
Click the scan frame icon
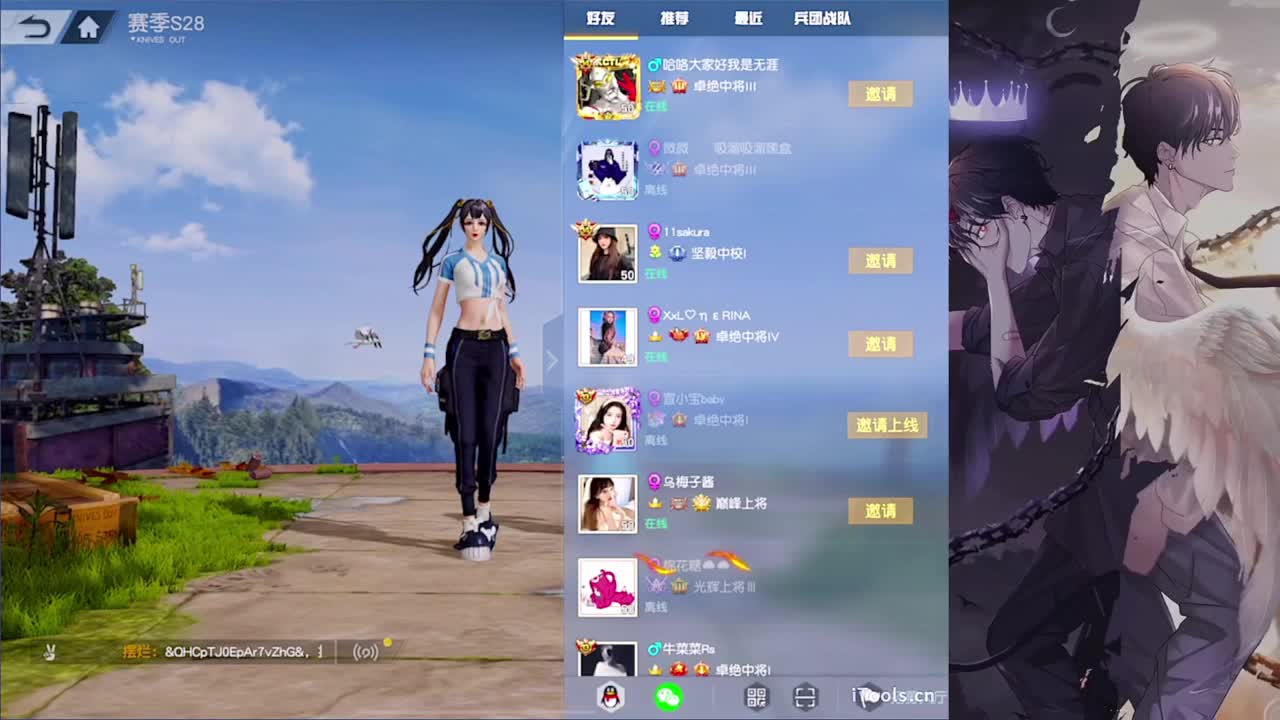805,695
